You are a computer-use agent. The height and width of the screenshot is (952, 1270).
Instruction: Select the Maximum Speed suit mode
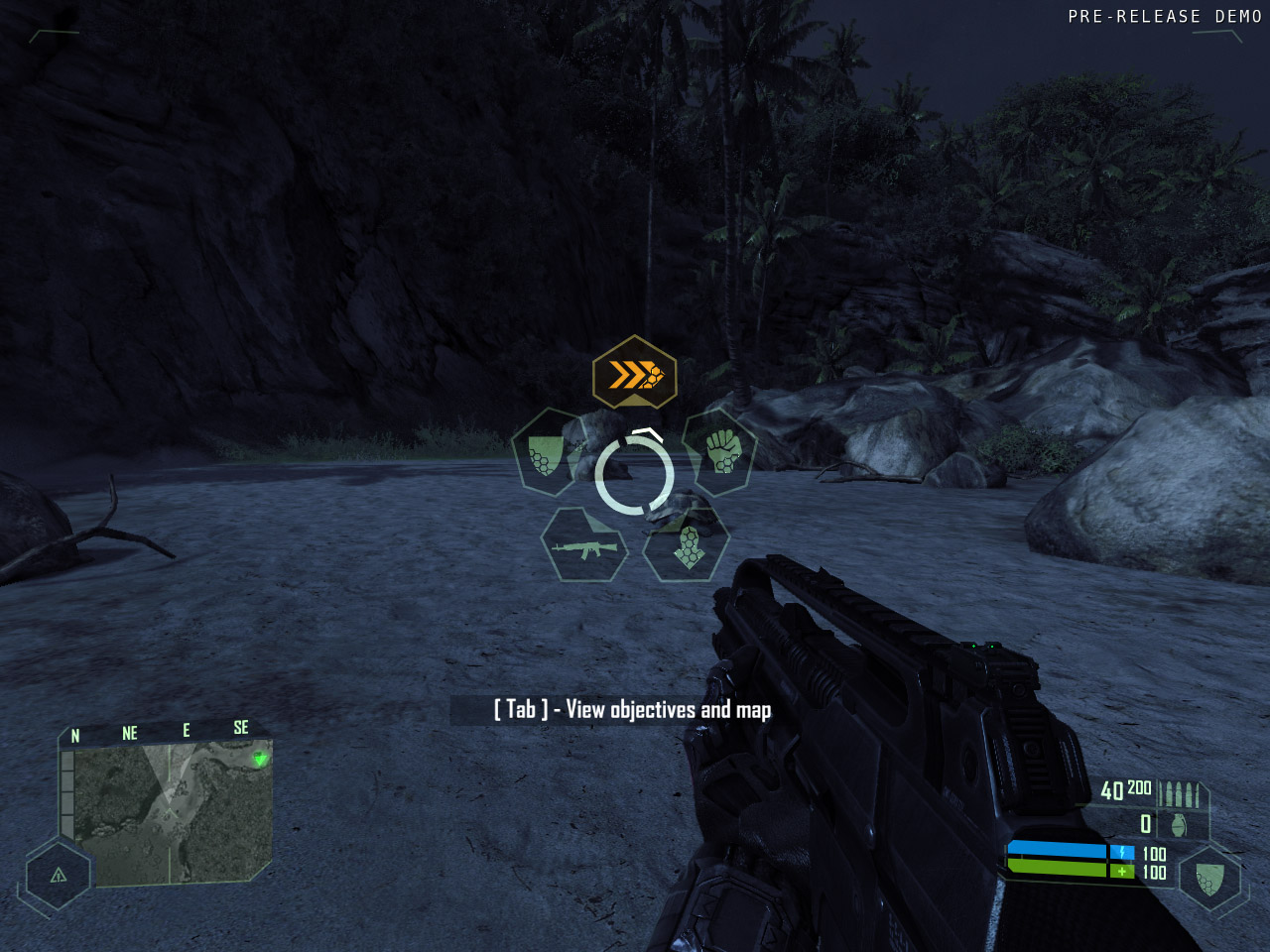634,376
